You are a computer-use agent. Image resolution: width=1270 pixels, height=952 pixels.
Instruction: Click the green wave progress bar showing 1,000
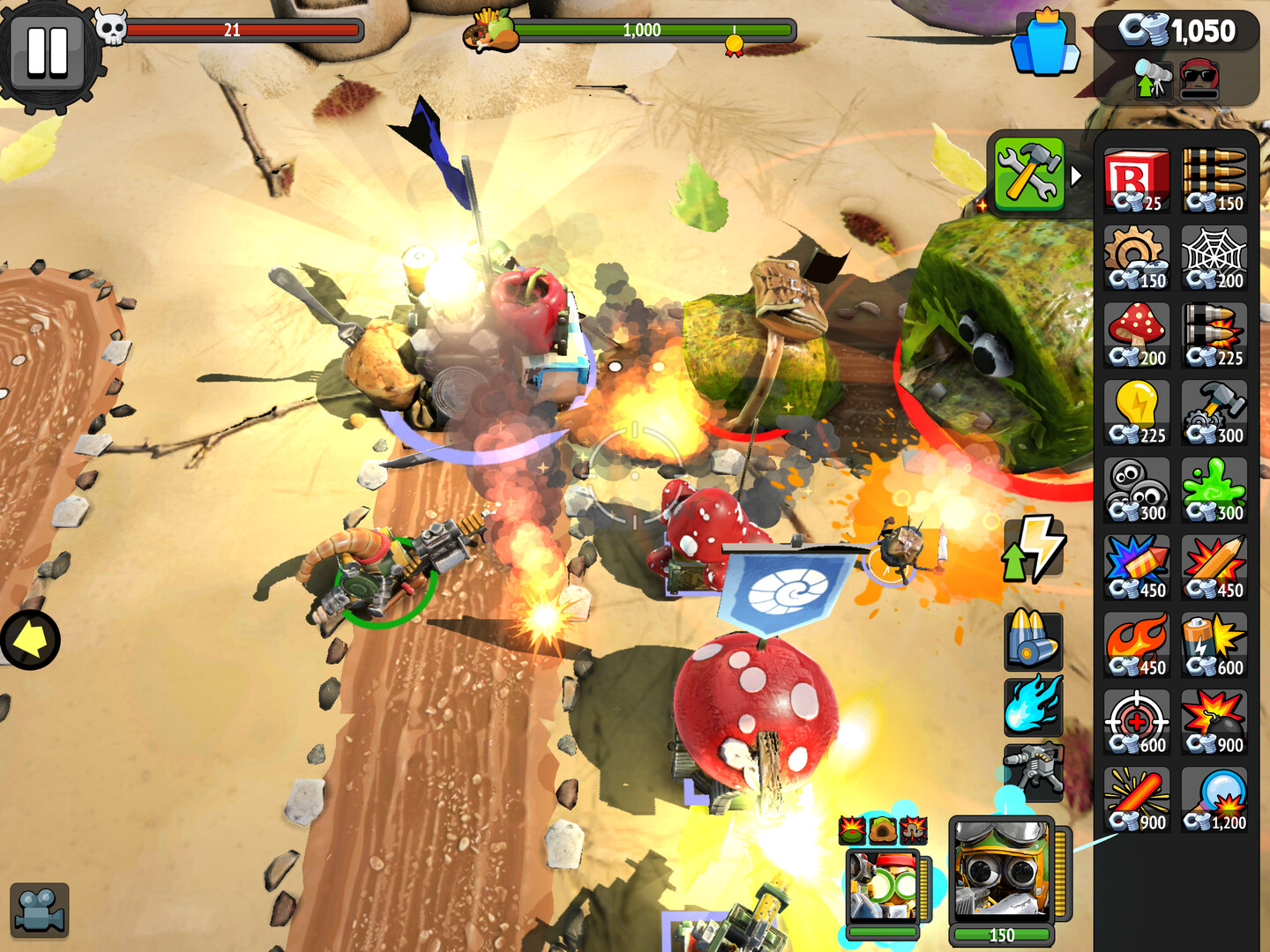pyautogui.click(x=644, y=29)
